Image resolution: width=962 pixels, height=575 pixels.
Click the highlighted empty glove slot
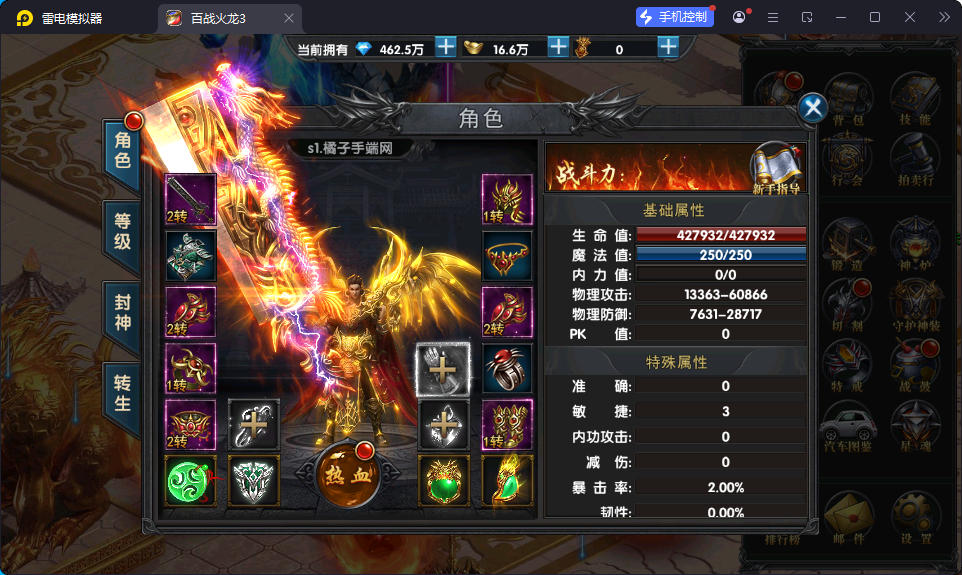[443, 369]
